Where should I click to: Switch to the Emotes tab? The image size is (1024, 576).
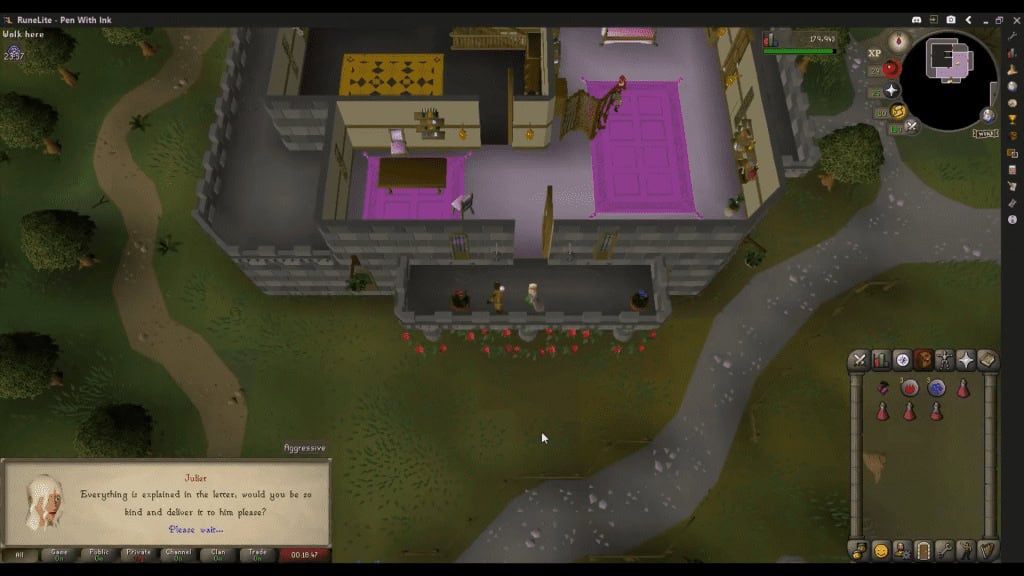pos(966,550)
